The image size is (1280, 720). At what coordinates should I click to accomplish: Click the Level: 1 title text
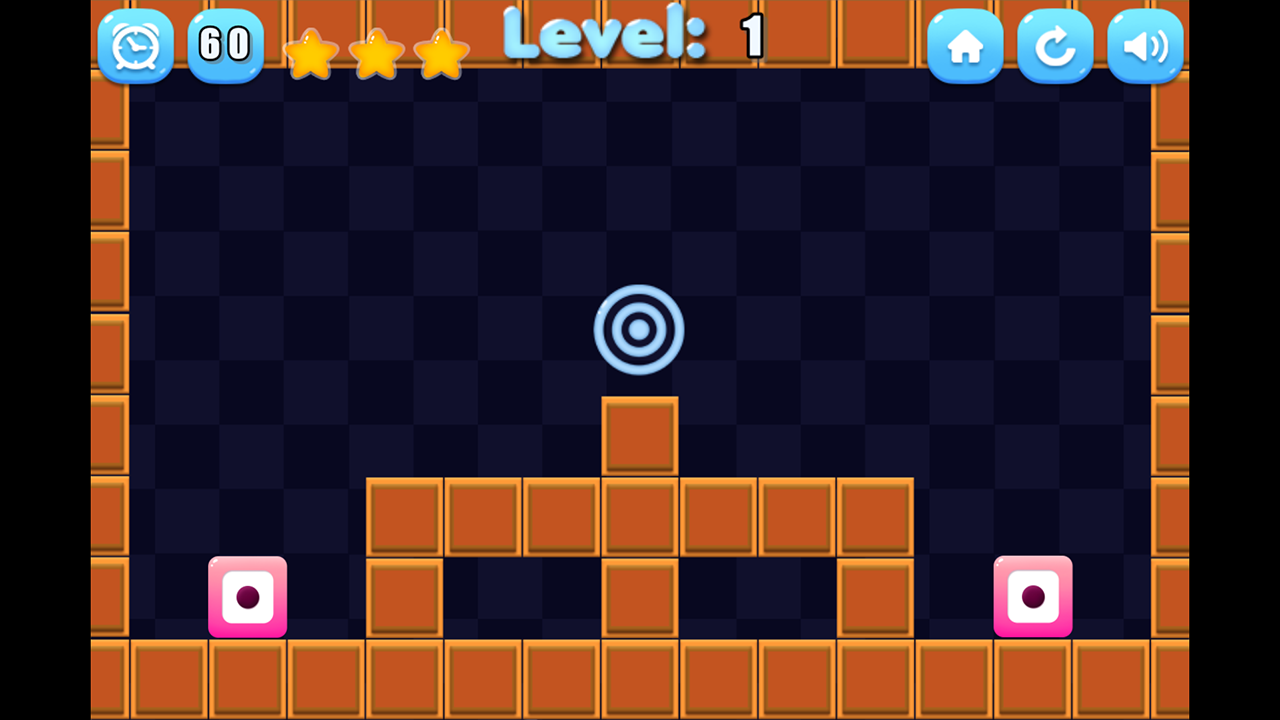(x=630, y=35)
